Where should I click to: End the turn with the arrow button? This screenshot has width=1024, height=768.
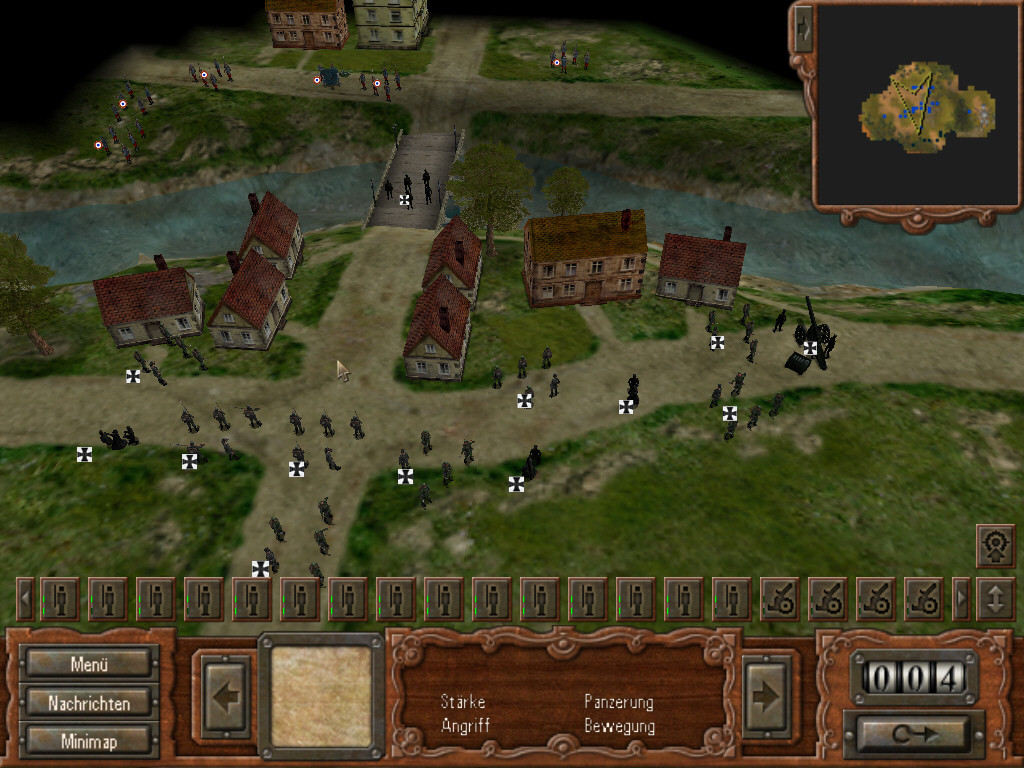pyautogui.click(x=912, y=734)
